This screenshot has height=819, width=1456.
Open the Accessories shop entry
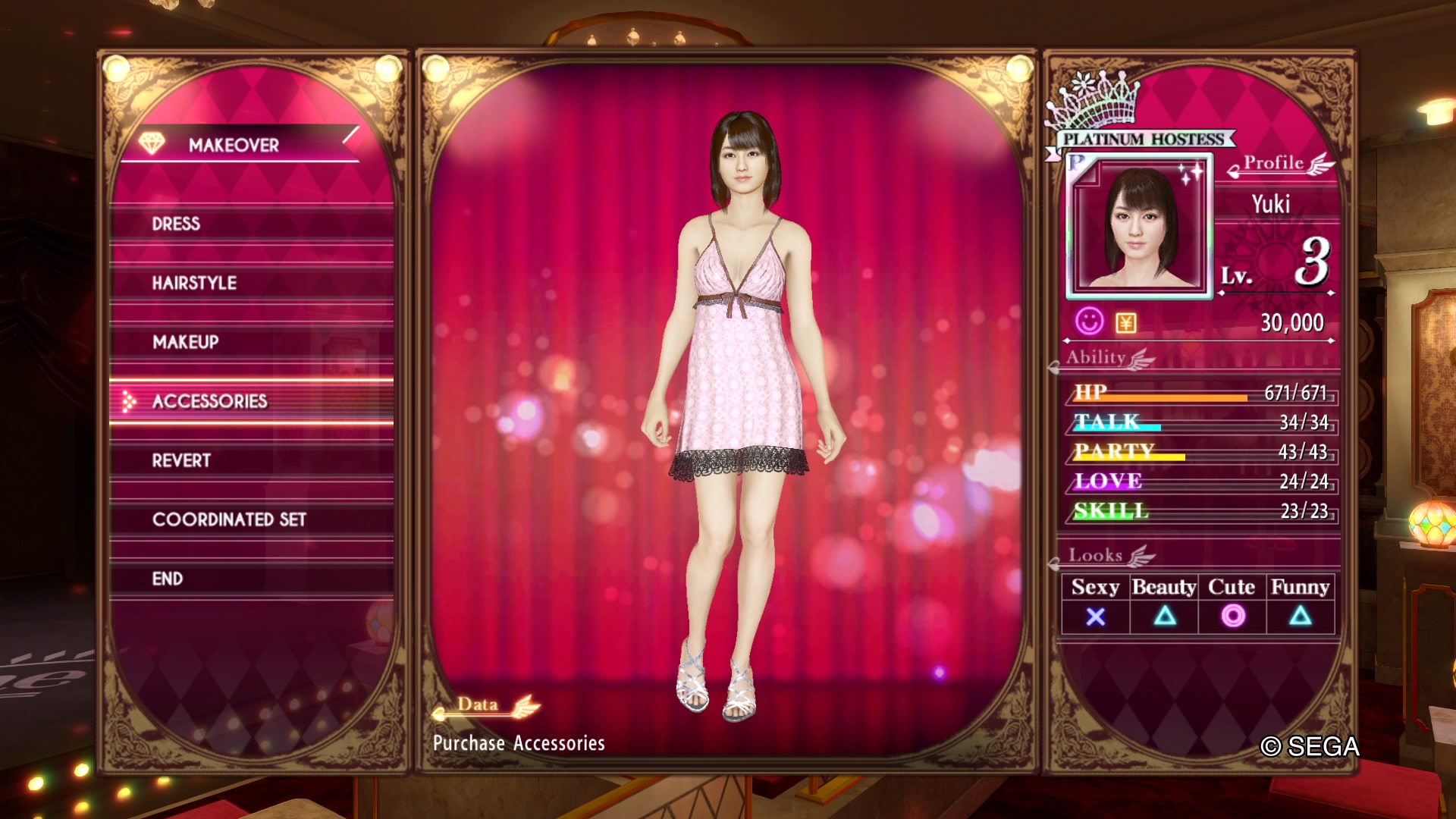coord(210,401)
